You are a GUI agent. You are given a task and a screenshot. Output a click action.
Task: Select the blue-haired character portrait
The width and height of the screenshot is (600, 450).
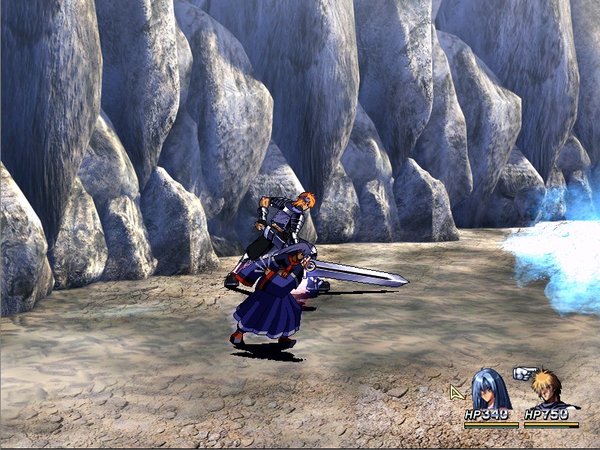click(490, 389)
